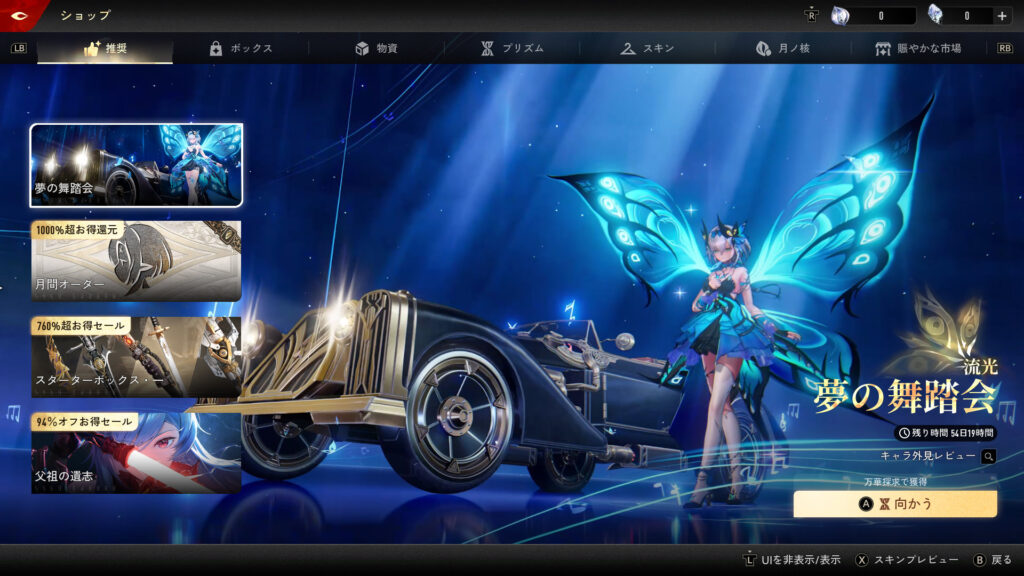Select the 夢の舞踏会 banner thumbnail

pos(136,165)
